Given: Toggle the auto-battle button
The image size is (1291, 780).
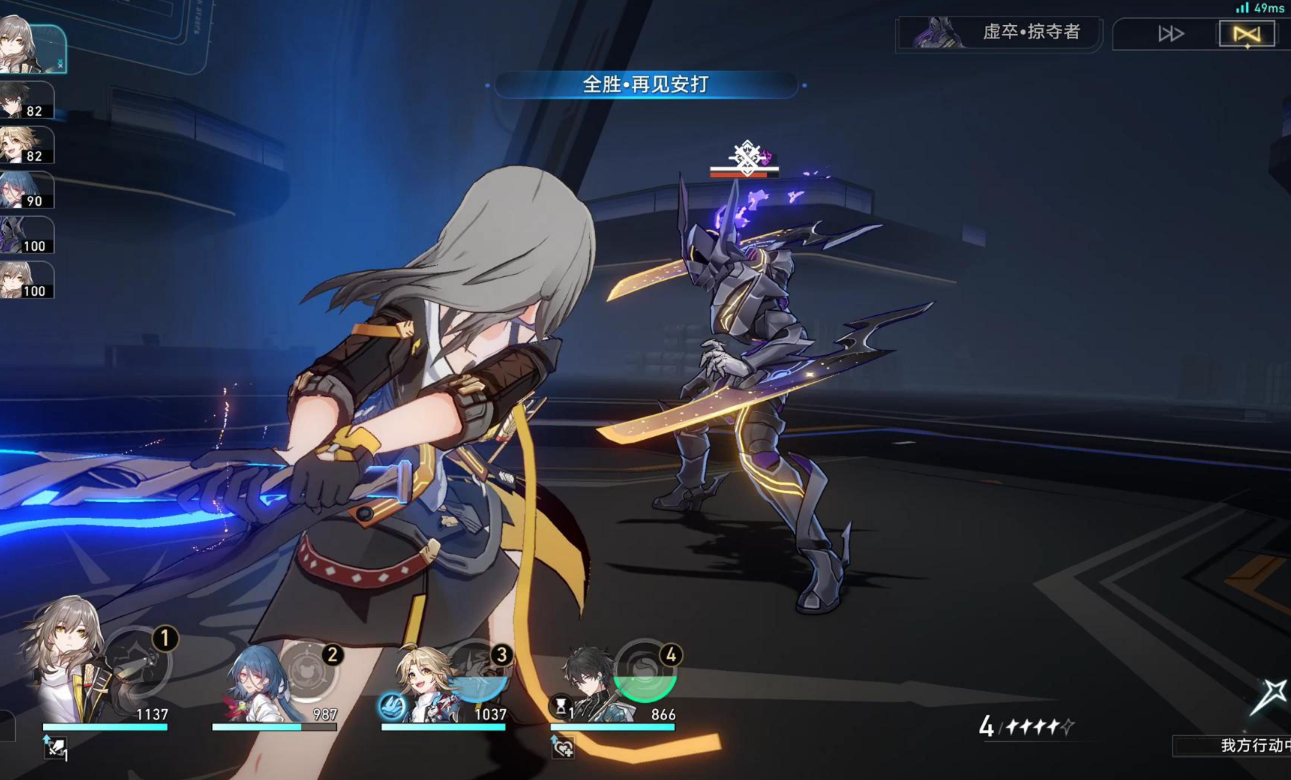Looking at the screenshot, I should point(1246,35).
